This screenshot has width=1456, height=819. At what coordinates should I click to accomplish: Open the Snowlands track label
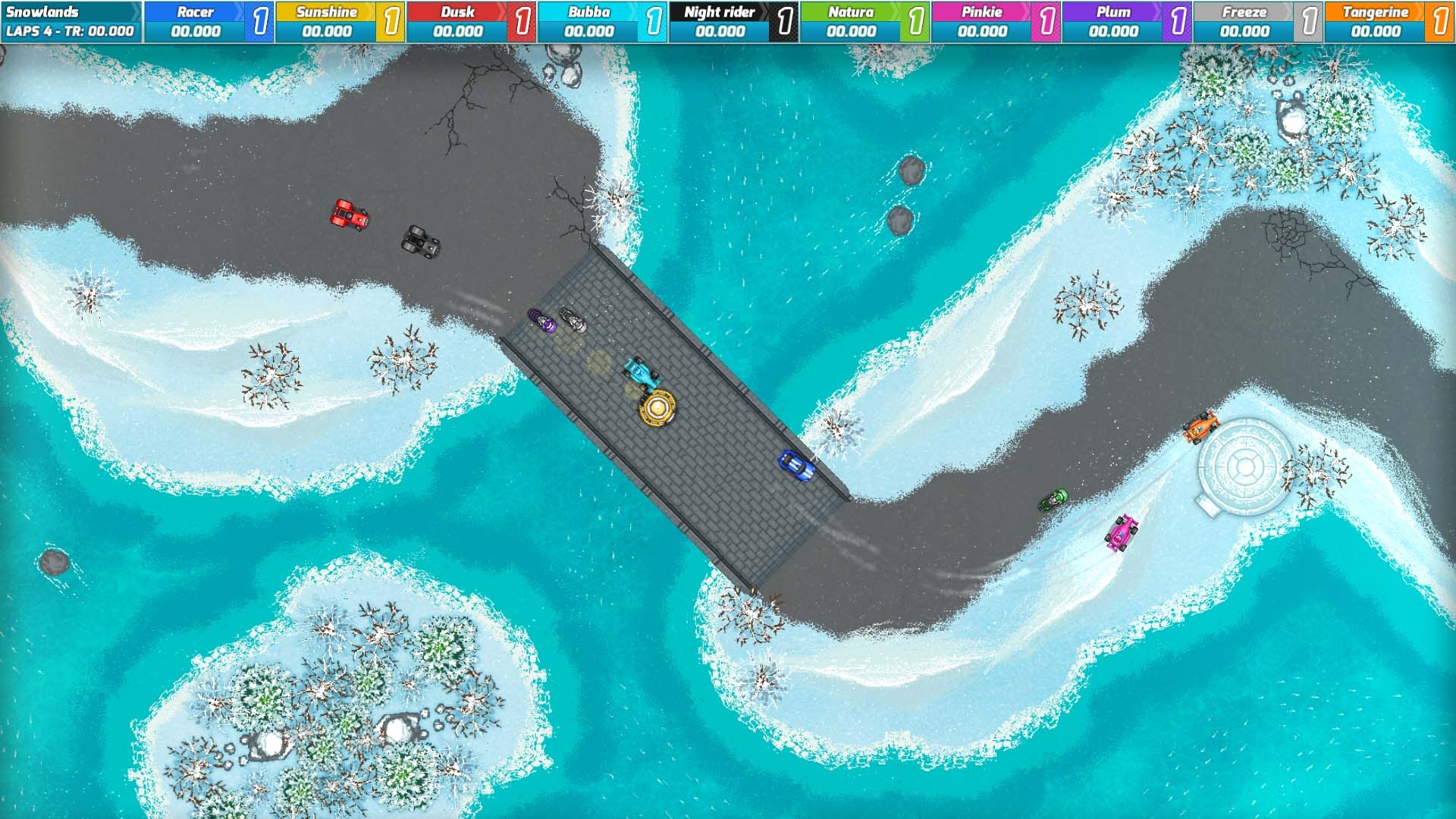[42, 11]
